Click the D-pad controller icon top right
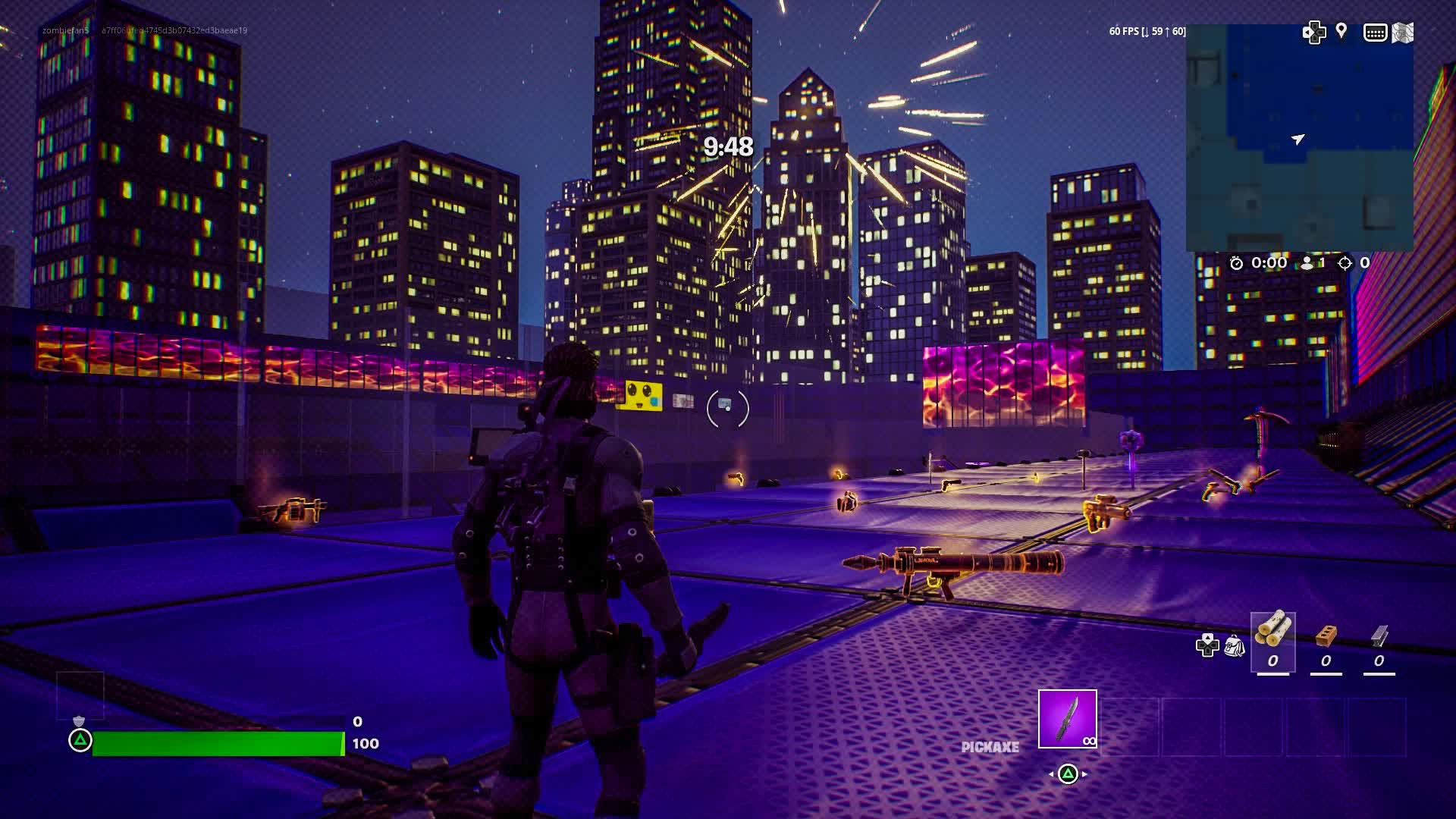This screenshot has height=819, width=1456. coord(1314,33)
